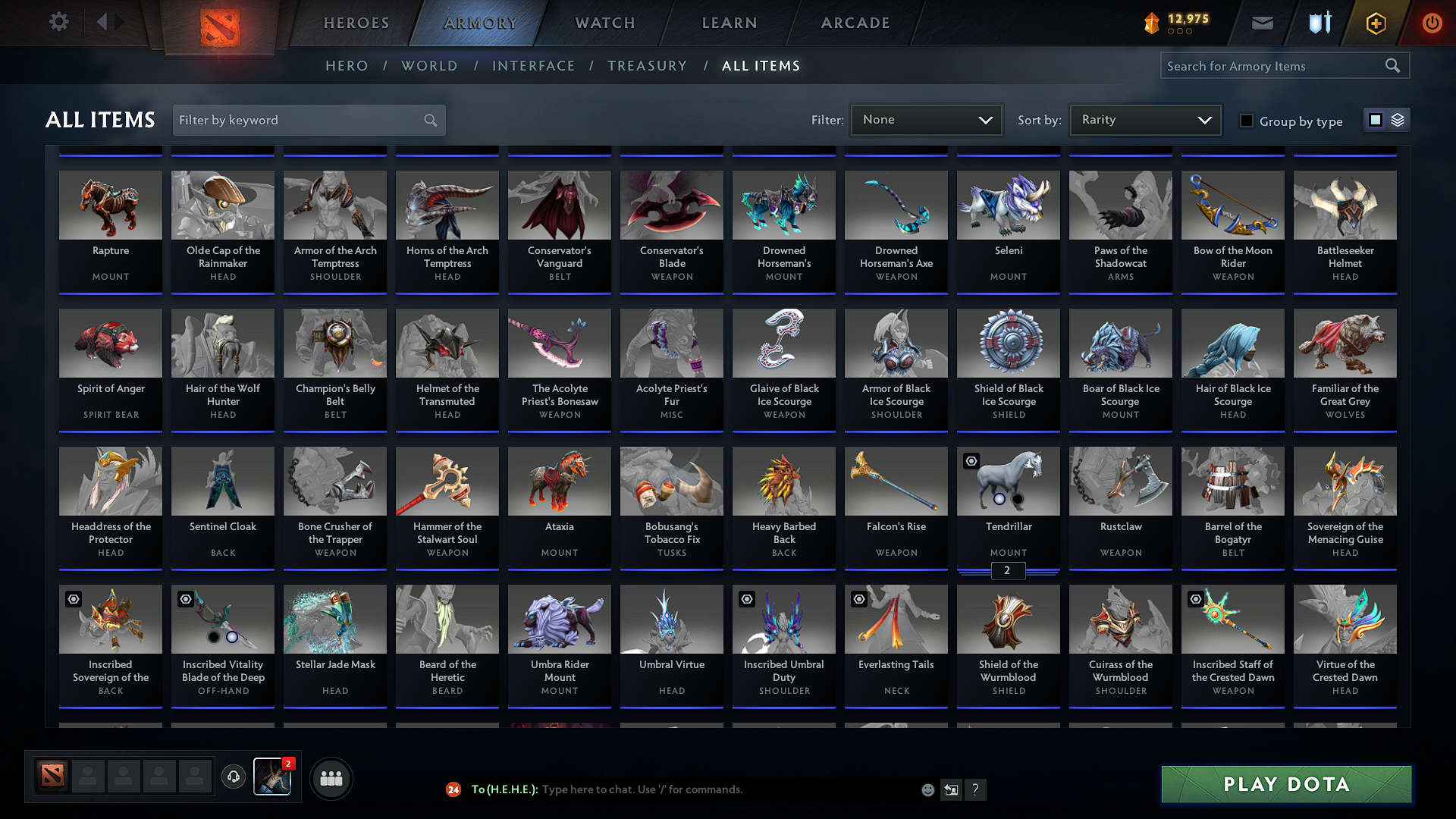Screen dimensions: 1456x819
Task: Click the chat help question mark button
Action: [x=976, y=789]
